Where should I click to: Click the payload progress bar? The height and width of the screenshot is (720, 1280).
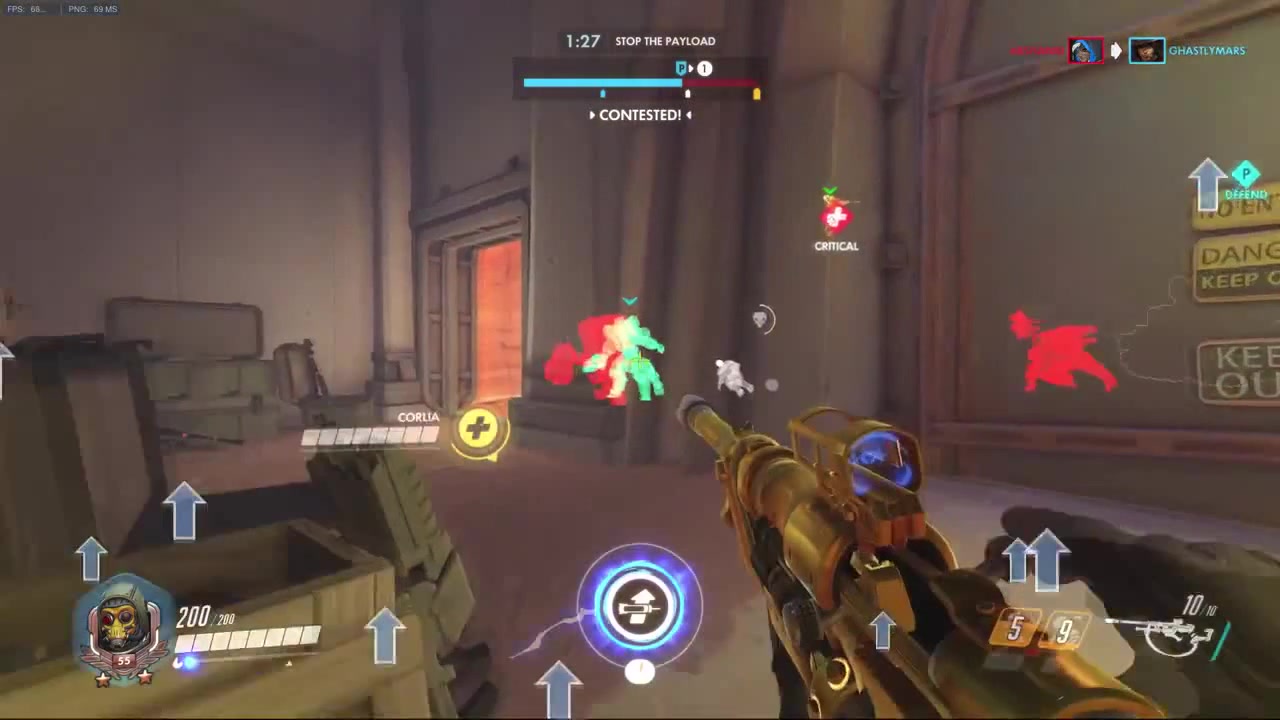640,82
